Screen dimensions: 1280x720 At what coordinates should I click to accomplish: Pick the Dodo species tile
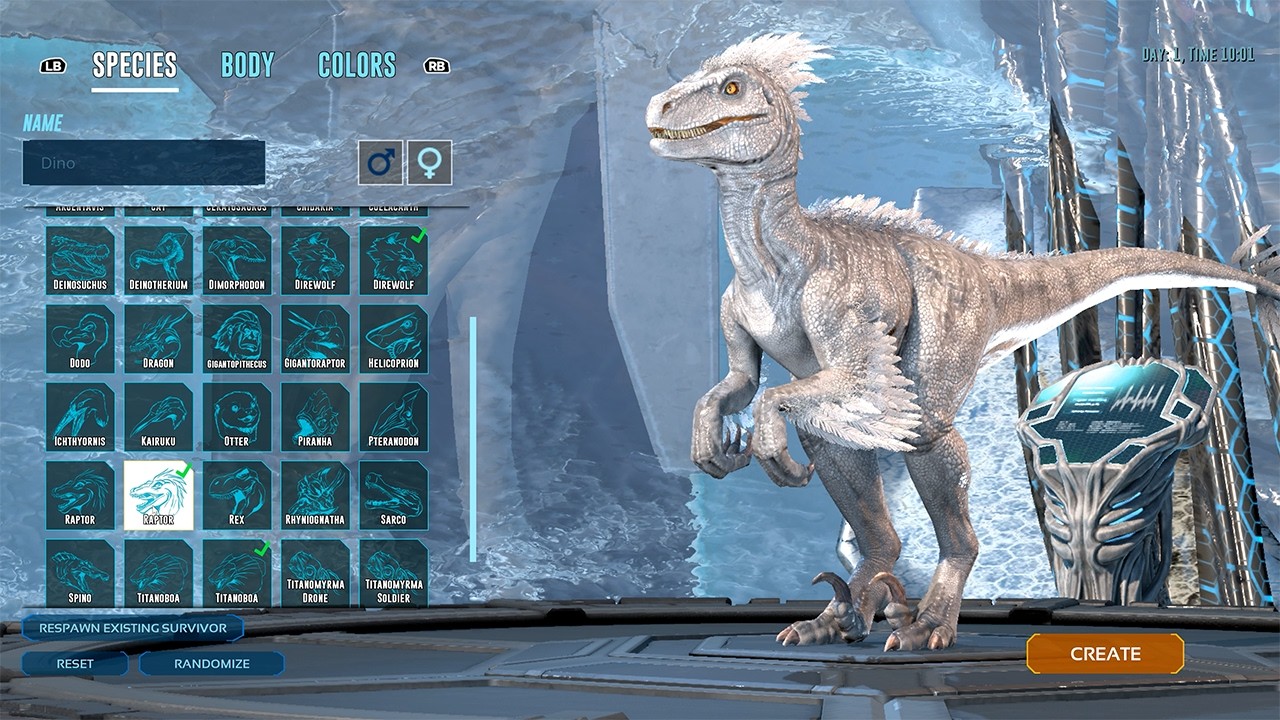click(80, 339)
